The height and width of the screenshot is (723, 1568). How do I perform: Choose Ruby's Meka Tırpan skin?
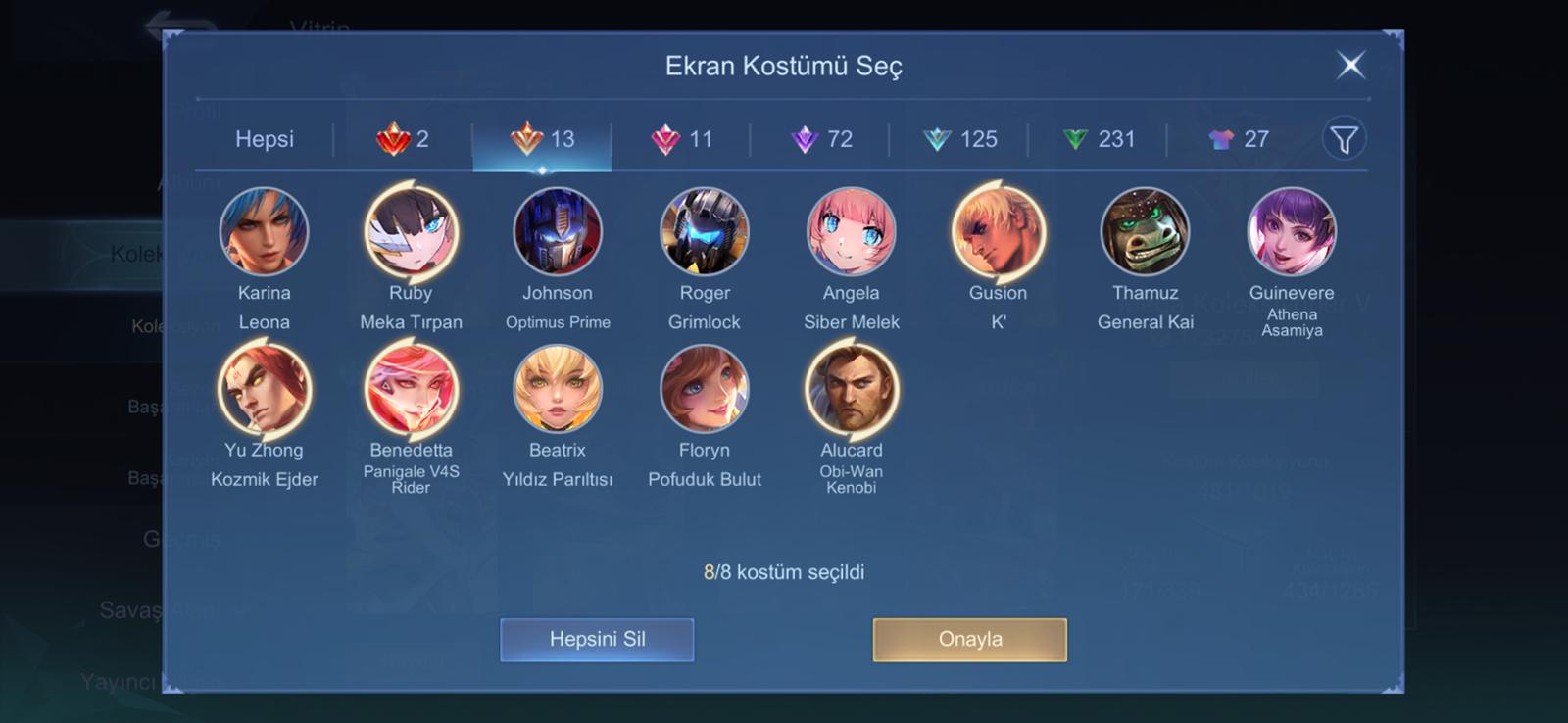click(411, 232)
